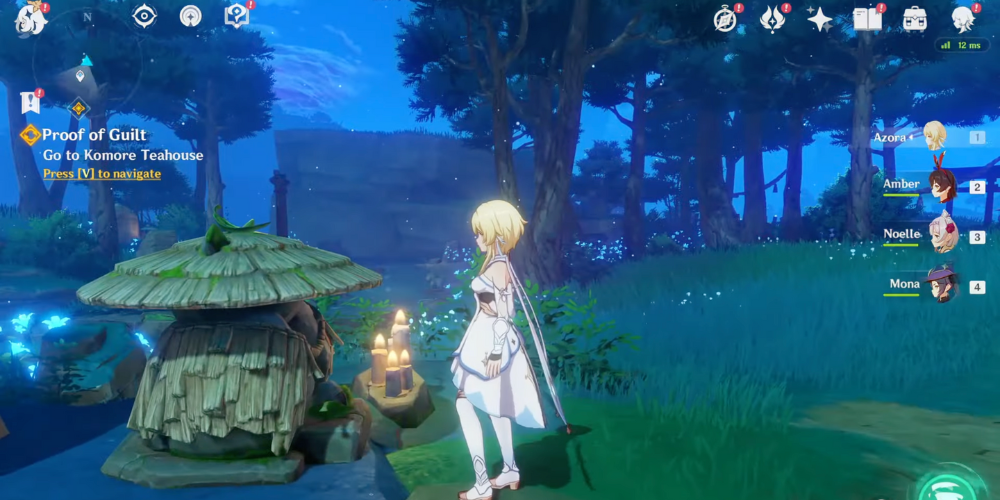Click the yellow quest marker on minimap

(x=78, y=108)
